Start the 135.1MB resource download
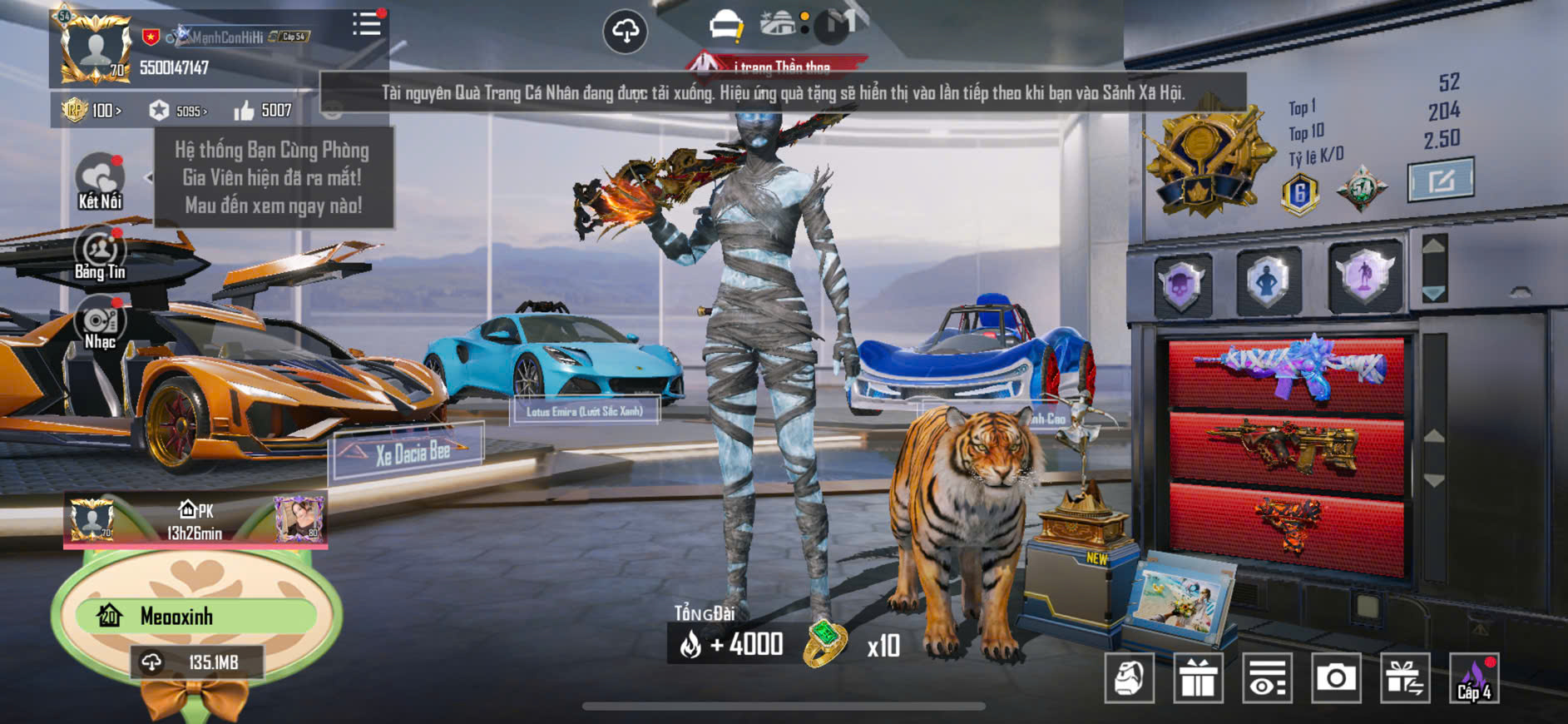Viewport: 1568px width, 724px height. (x=196, y=662)
